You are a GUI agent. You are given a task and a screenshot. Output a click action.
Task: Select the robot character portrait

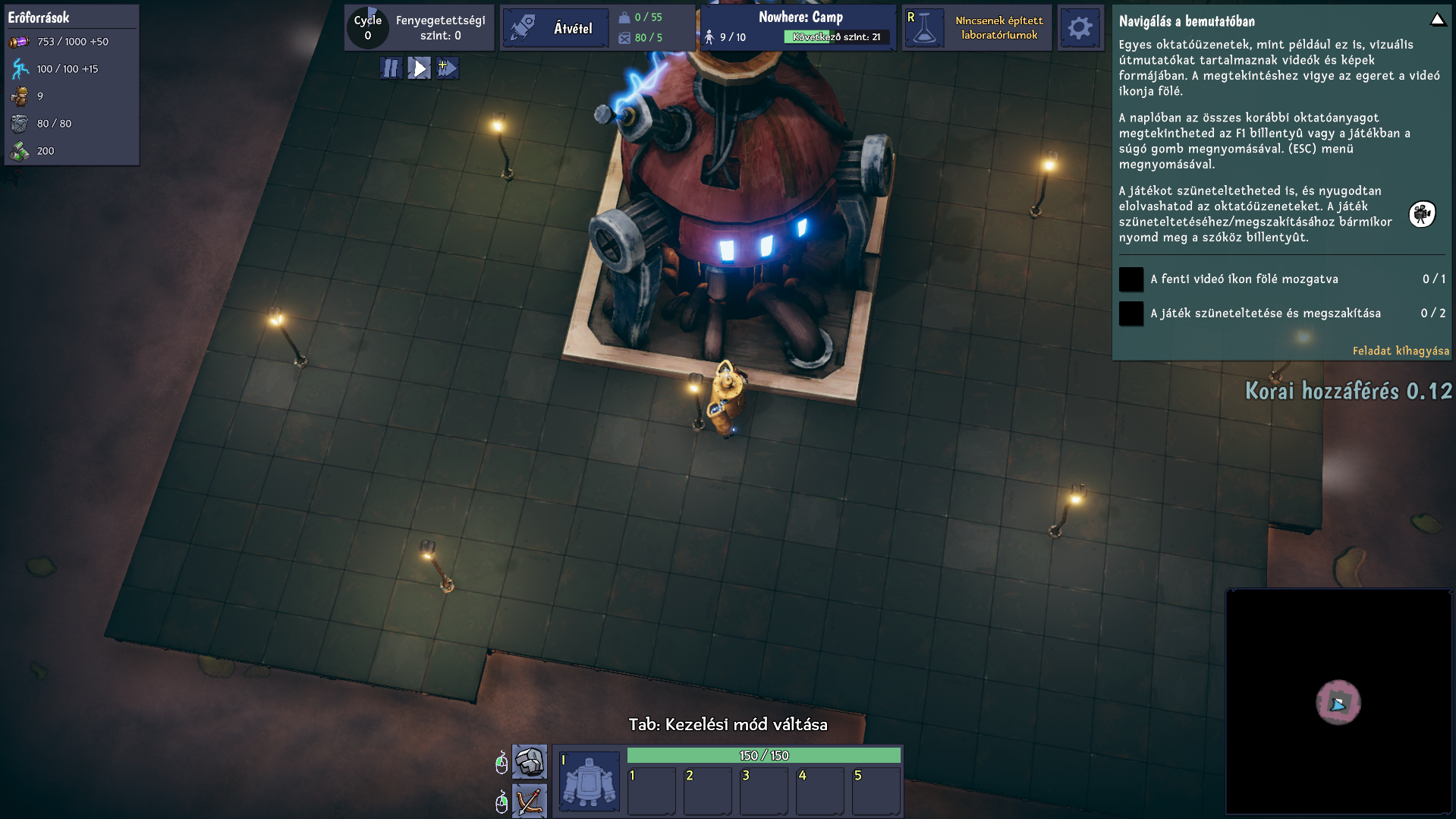click(x=590, y=781)
